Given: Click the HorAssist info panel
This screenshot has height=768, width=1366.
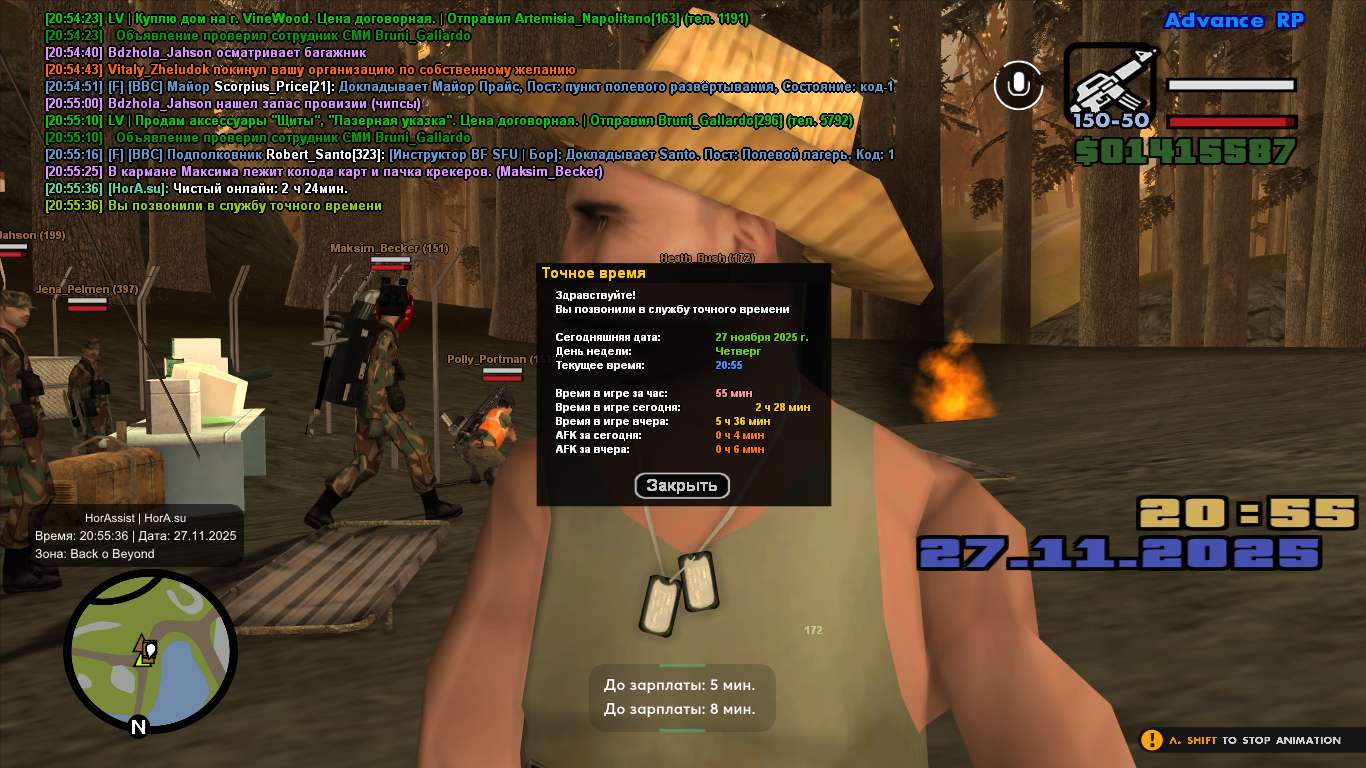Looking at the screenshot, I should pos(136,536).
